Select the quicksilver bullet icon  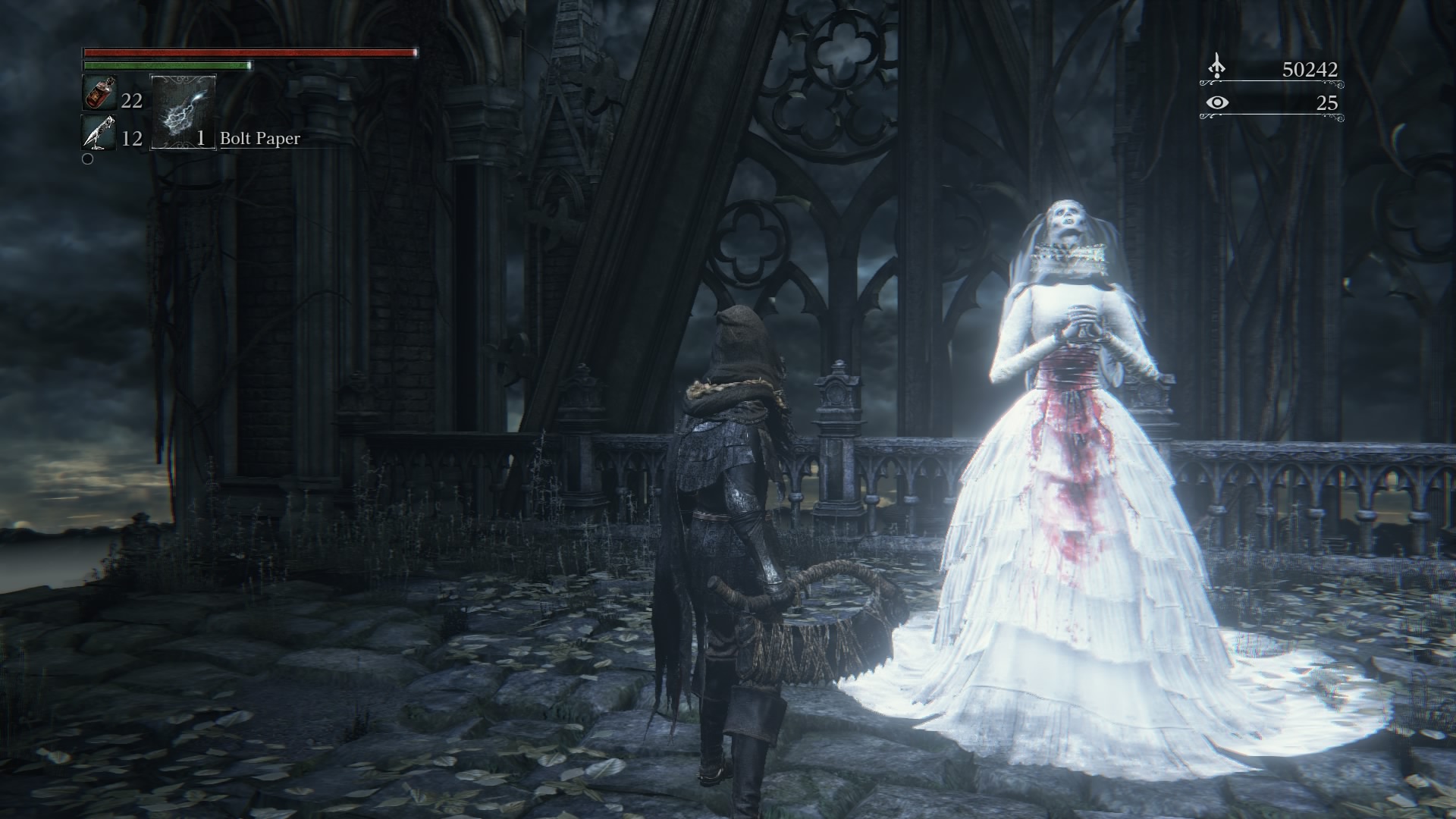99,133
